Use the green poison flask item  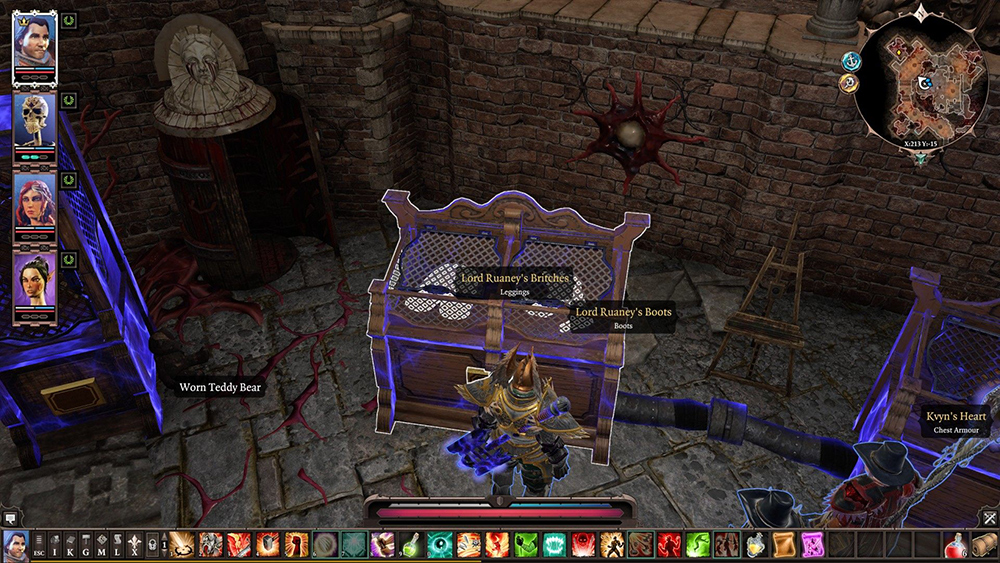[413, 545]
